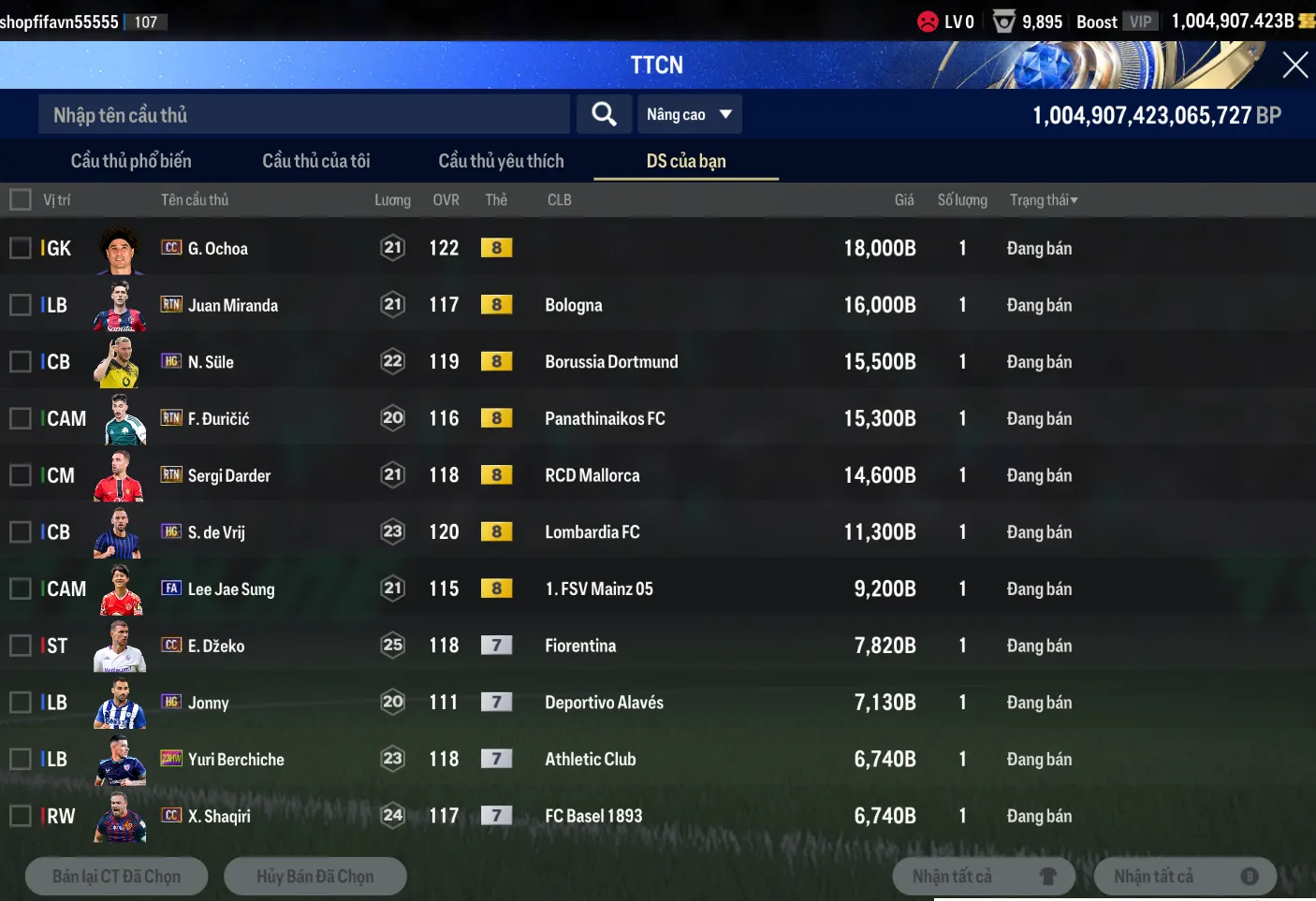Show the Cầu thủ yêu thích tab
Screen dimensions: 1316x901
coord(501,161)
